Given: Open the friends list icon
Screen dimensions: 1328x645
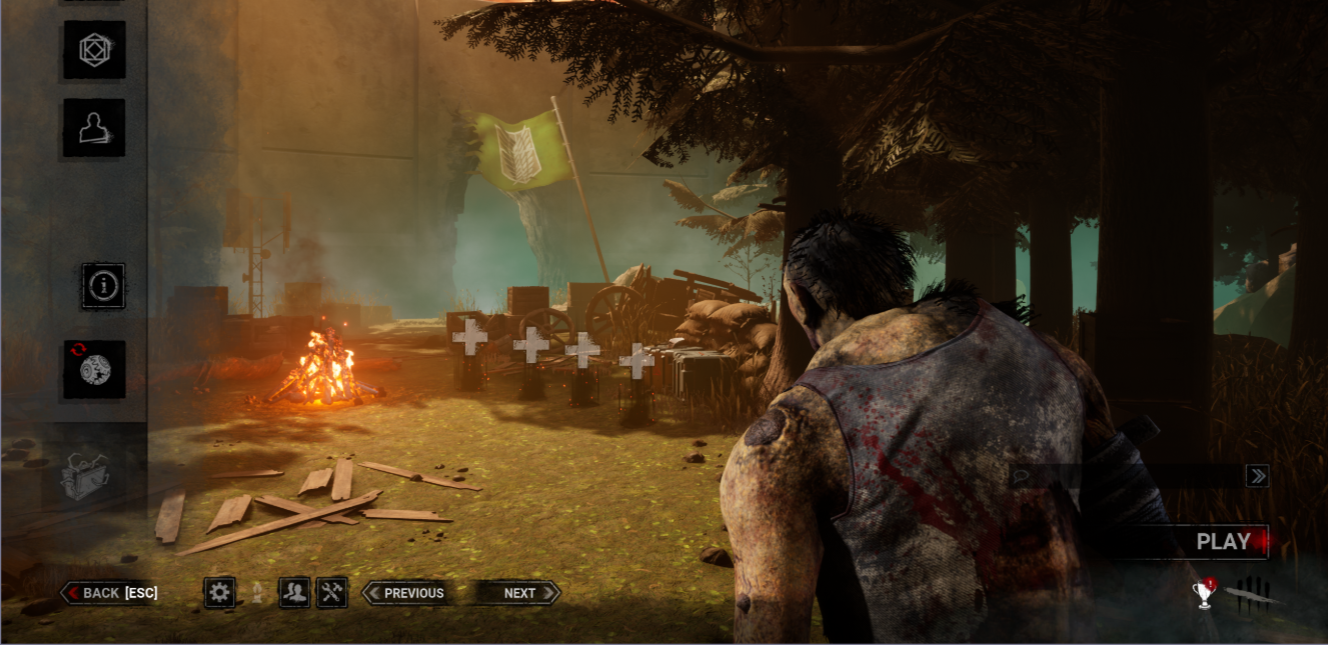Looking at the screenshot, I should click(294, 593).
